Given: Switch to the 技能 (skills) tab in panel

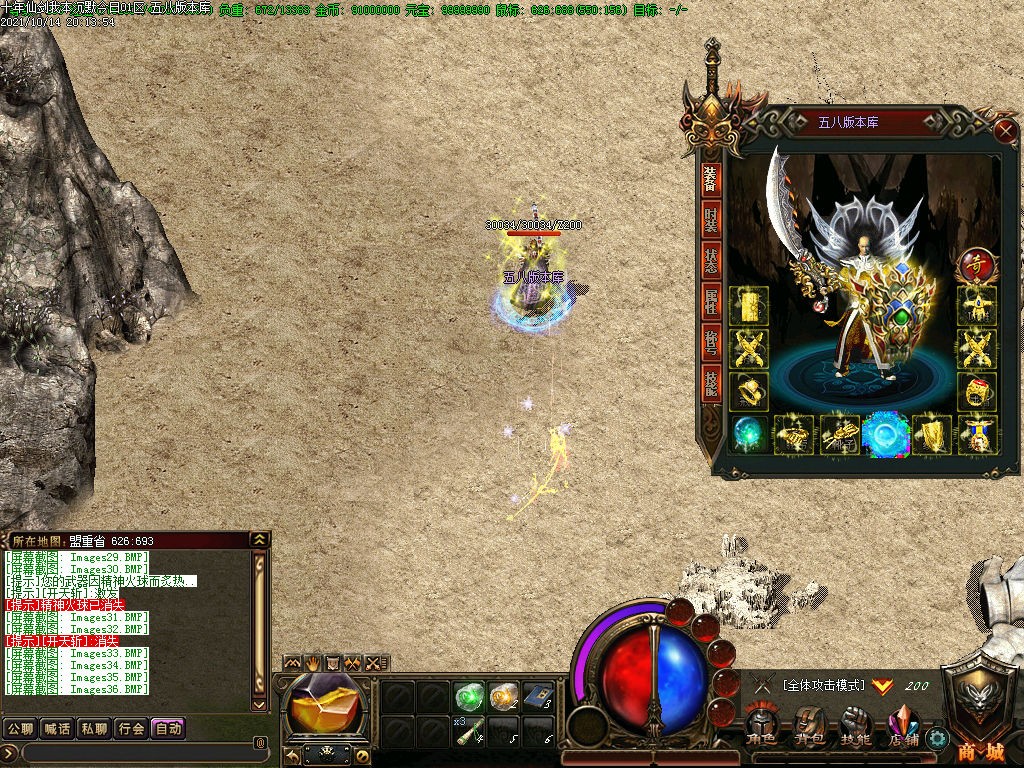Looking at the screenshot, I should click(711, 385).
